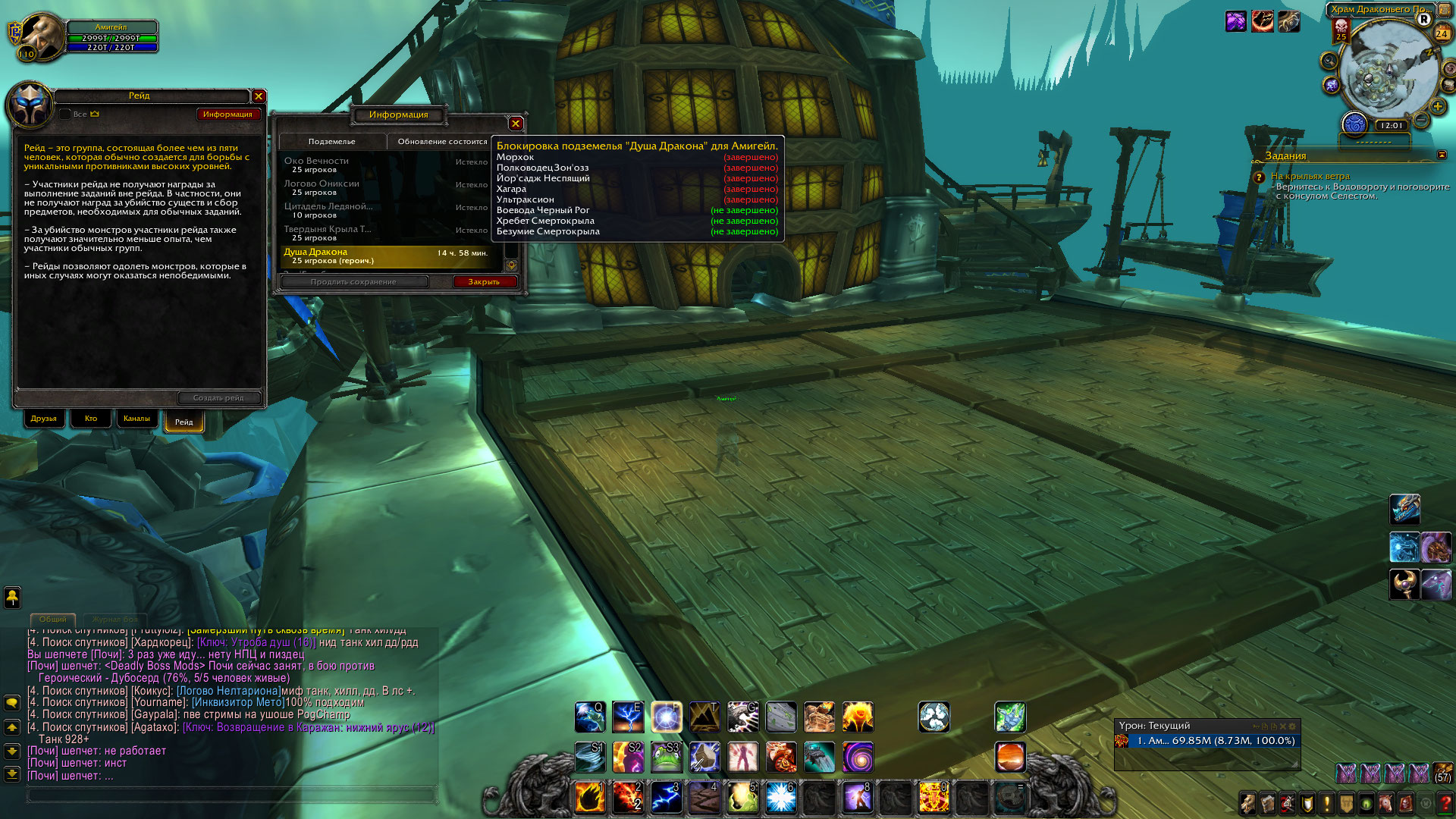This screenshot has width=1456, height=819.
Task: Close the Информация lockout panel
Action: pos(516,124)
